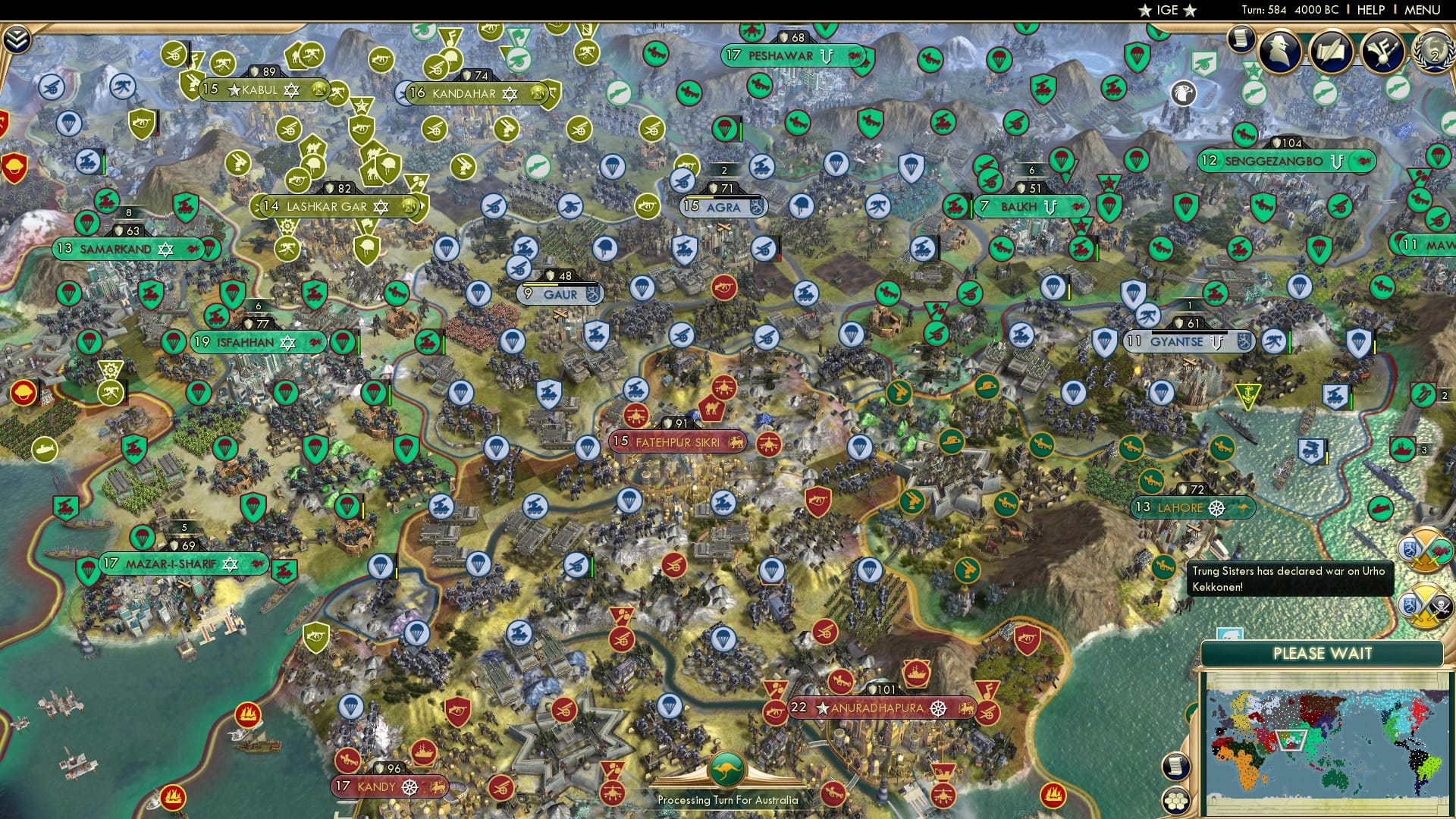Click the crossed-swords war notification with pirate flag

point(1426,604)
